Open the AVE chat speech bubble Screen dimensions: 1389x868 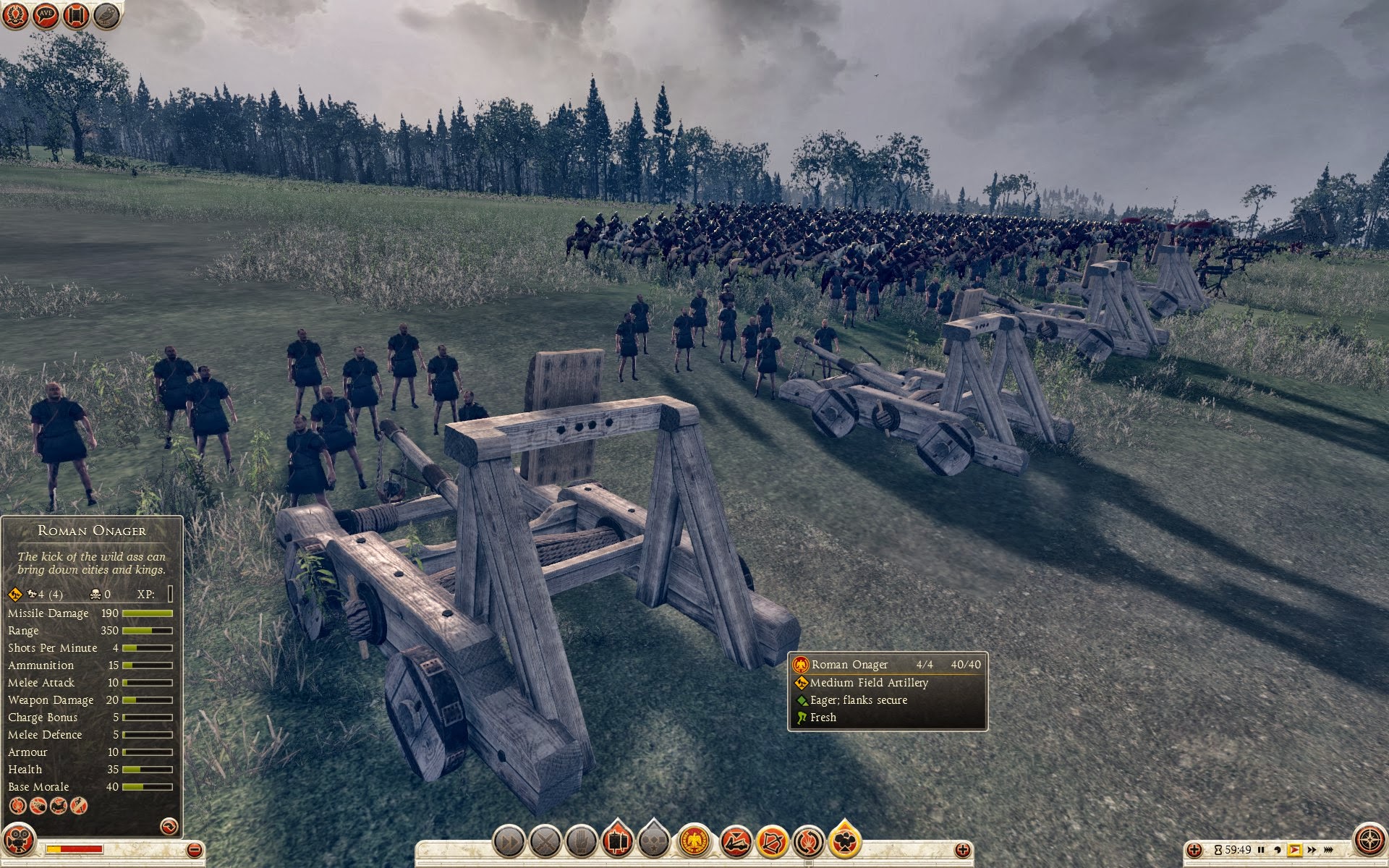(x=46, y=15)
